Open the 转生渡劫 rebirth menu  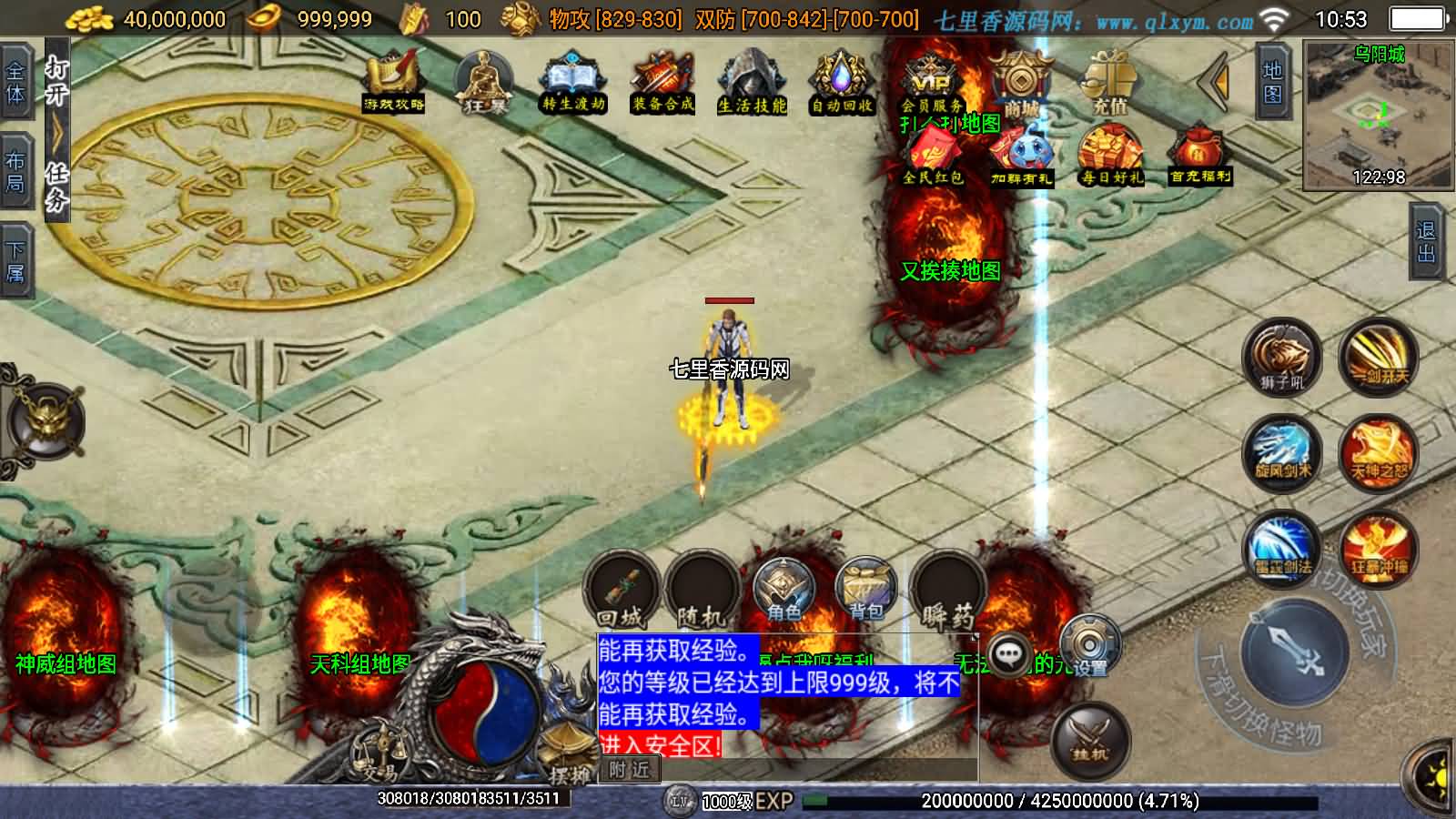(573, 82)
